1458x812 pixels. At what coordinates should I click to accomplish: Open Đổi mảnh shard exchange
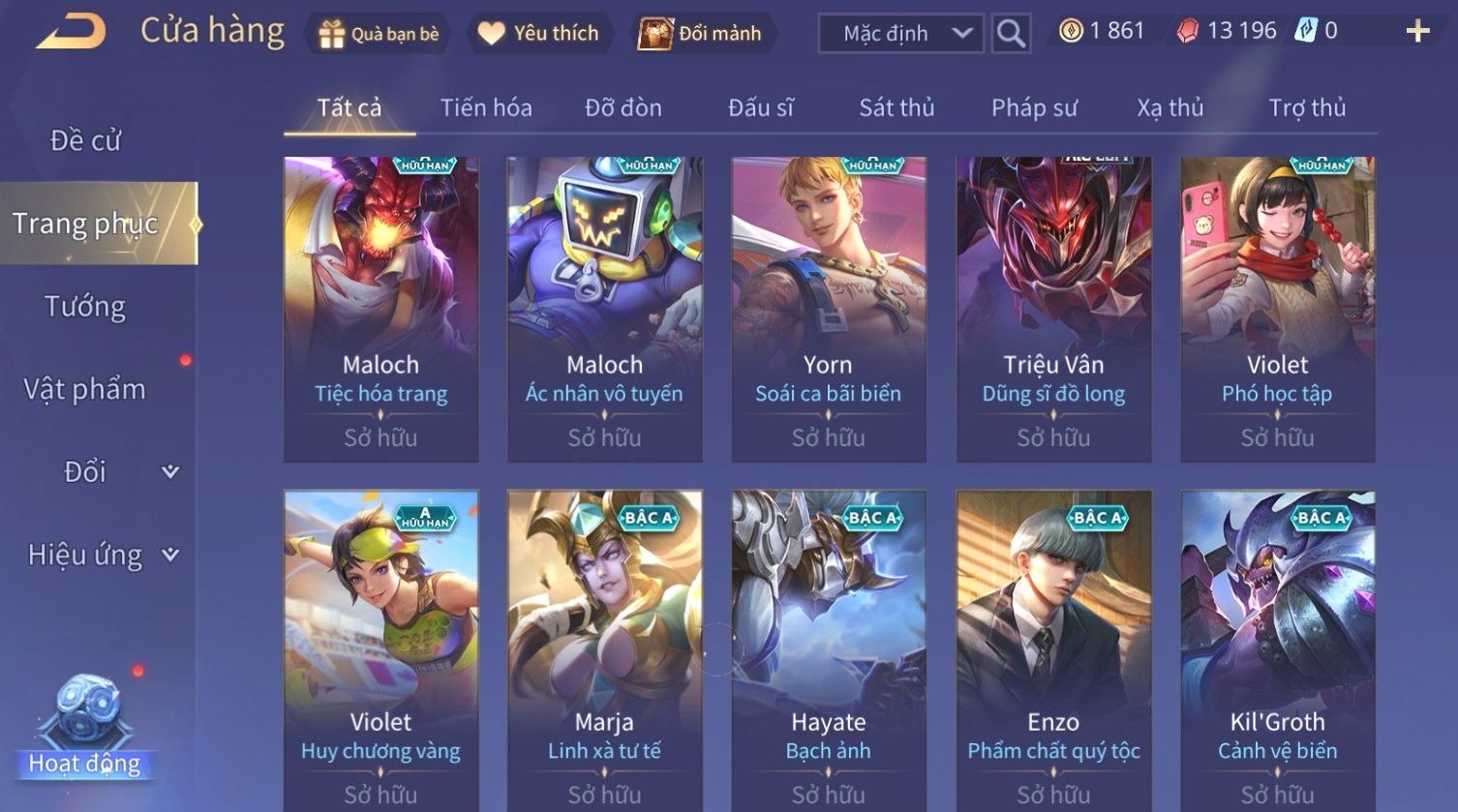click(x=700, y=34)
